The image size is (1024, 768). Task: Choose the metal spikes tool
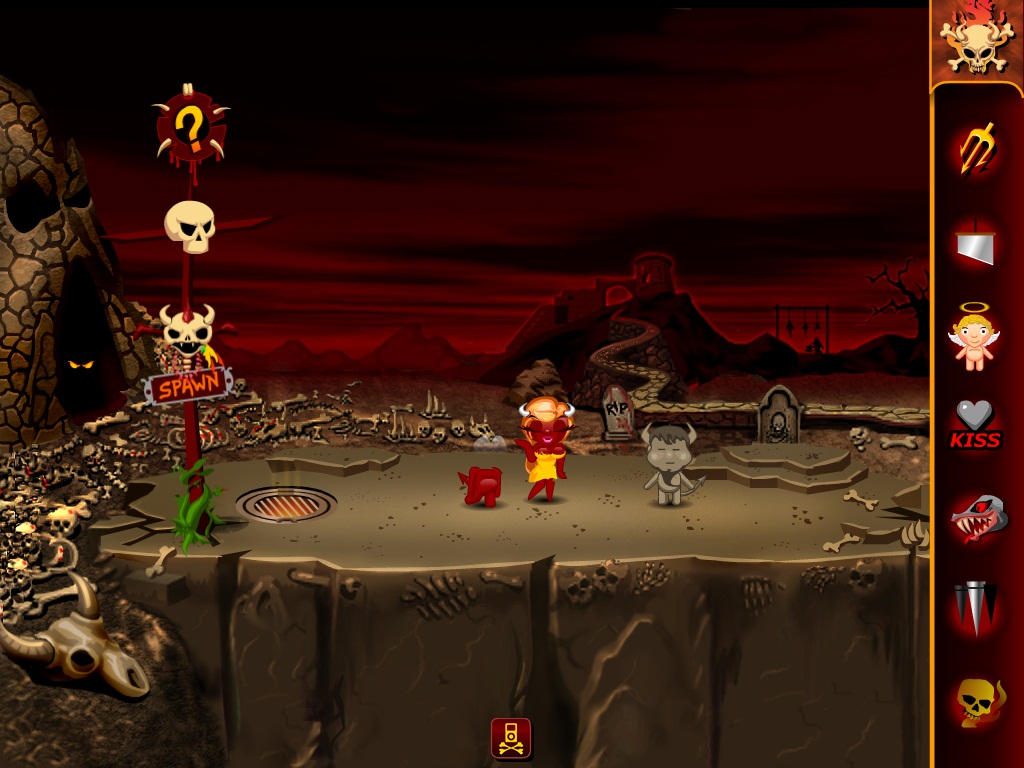975,607
